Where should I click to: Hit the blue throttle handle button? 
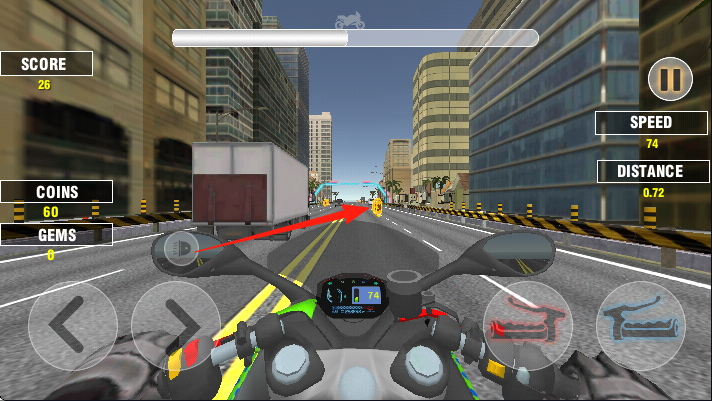(641, 325)
